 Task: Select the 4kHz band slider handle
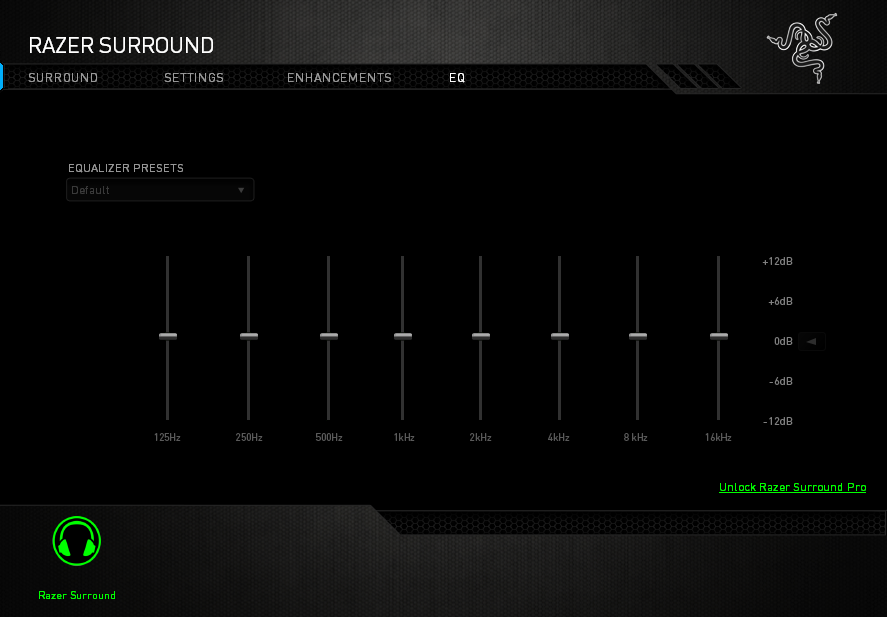pyautogui.click(x=560, y=336)
